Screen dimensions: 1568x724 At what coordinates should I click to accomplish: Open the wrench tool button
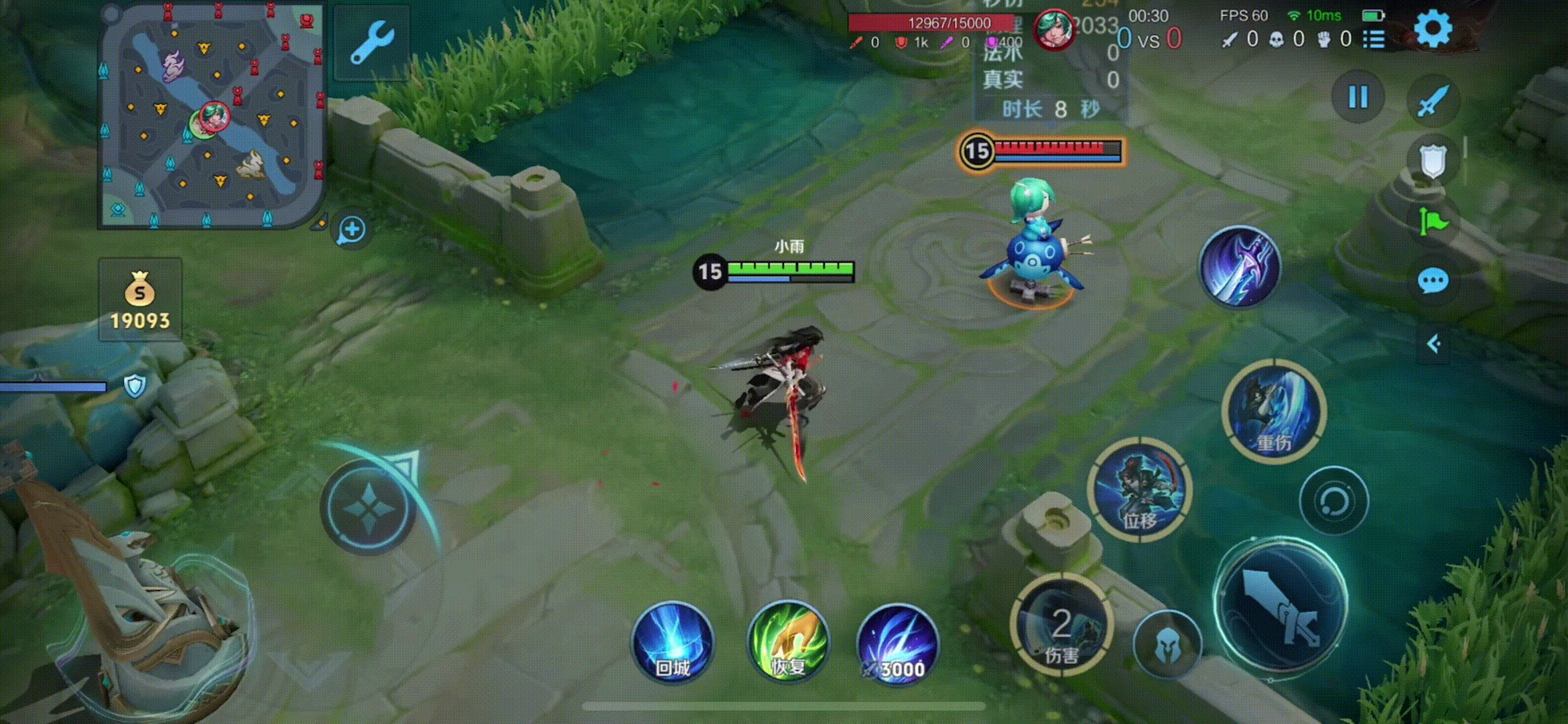372,42
